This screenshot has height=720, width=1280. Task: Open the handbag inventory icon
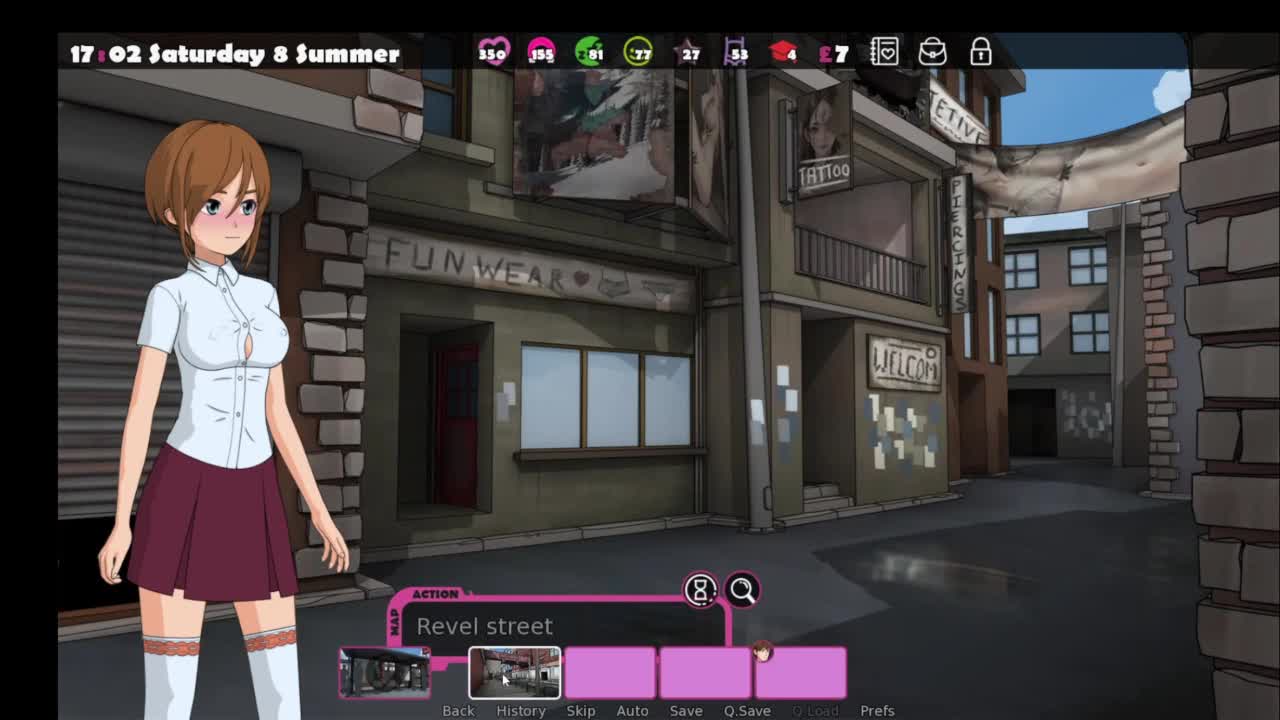click(932, 52)
